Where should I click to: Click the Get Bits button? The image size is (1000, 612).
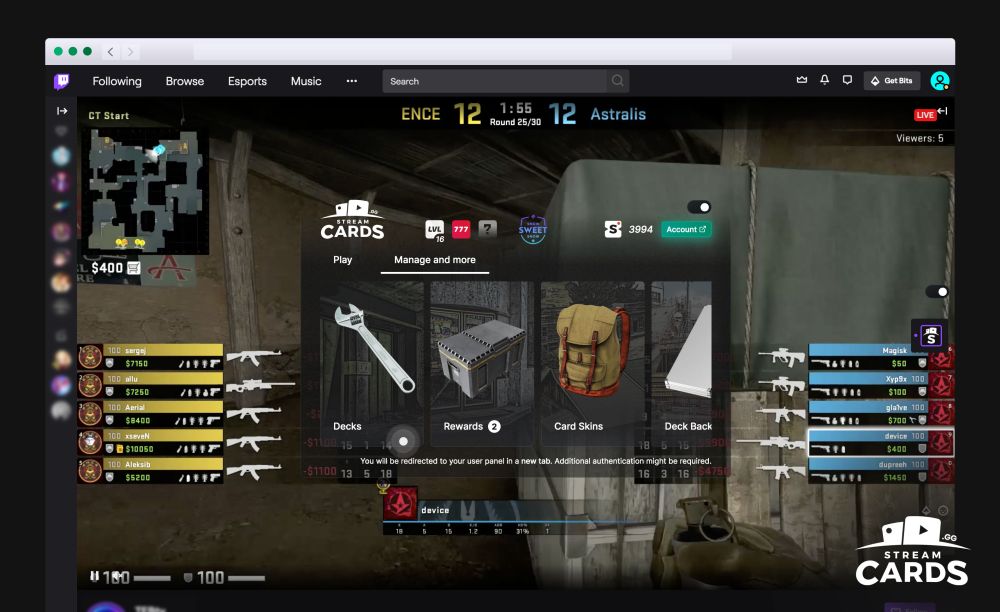(892, 81)
